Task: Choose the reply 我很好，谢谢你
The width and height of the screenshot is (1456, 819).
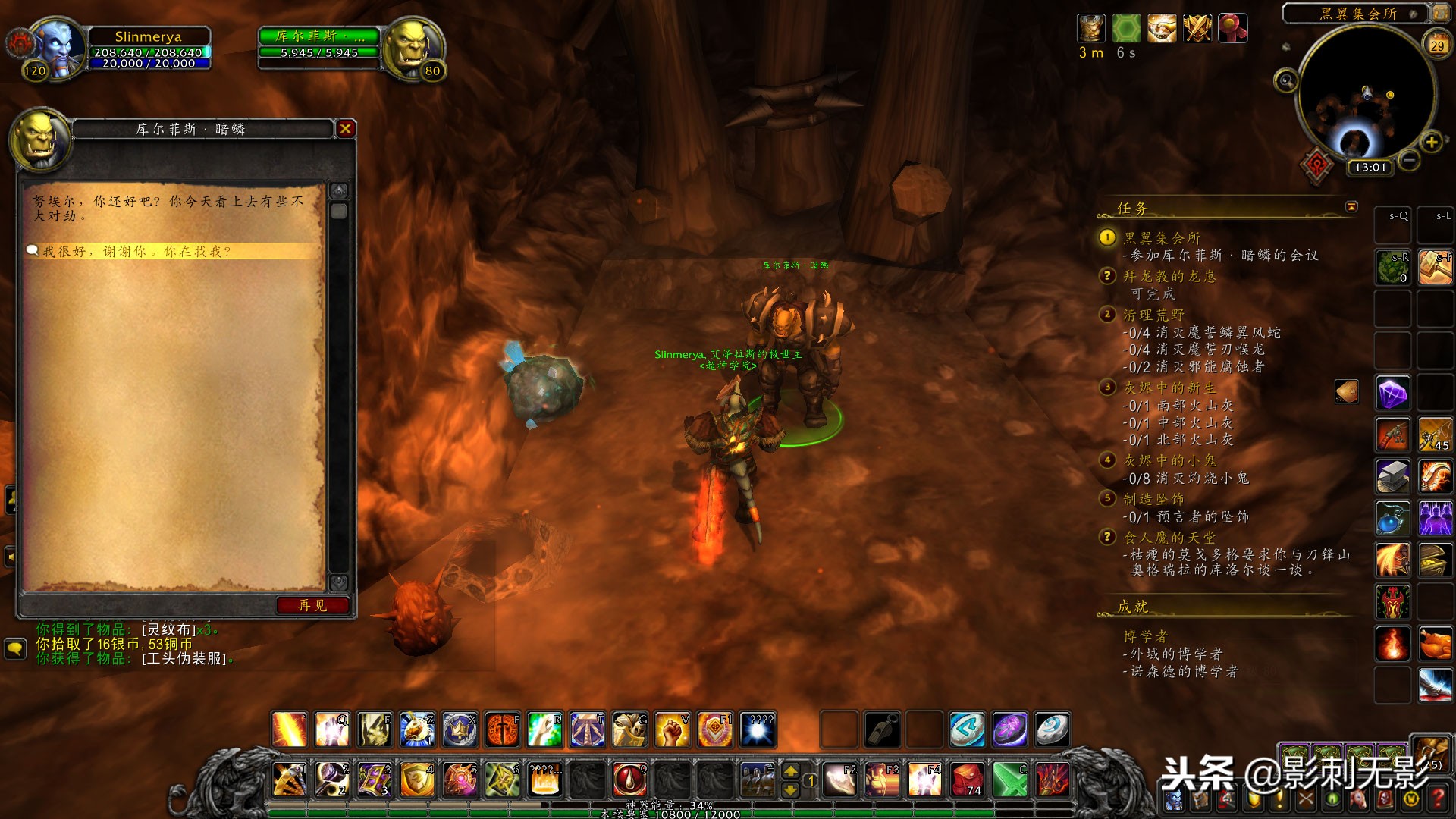Action: (136, 251)
